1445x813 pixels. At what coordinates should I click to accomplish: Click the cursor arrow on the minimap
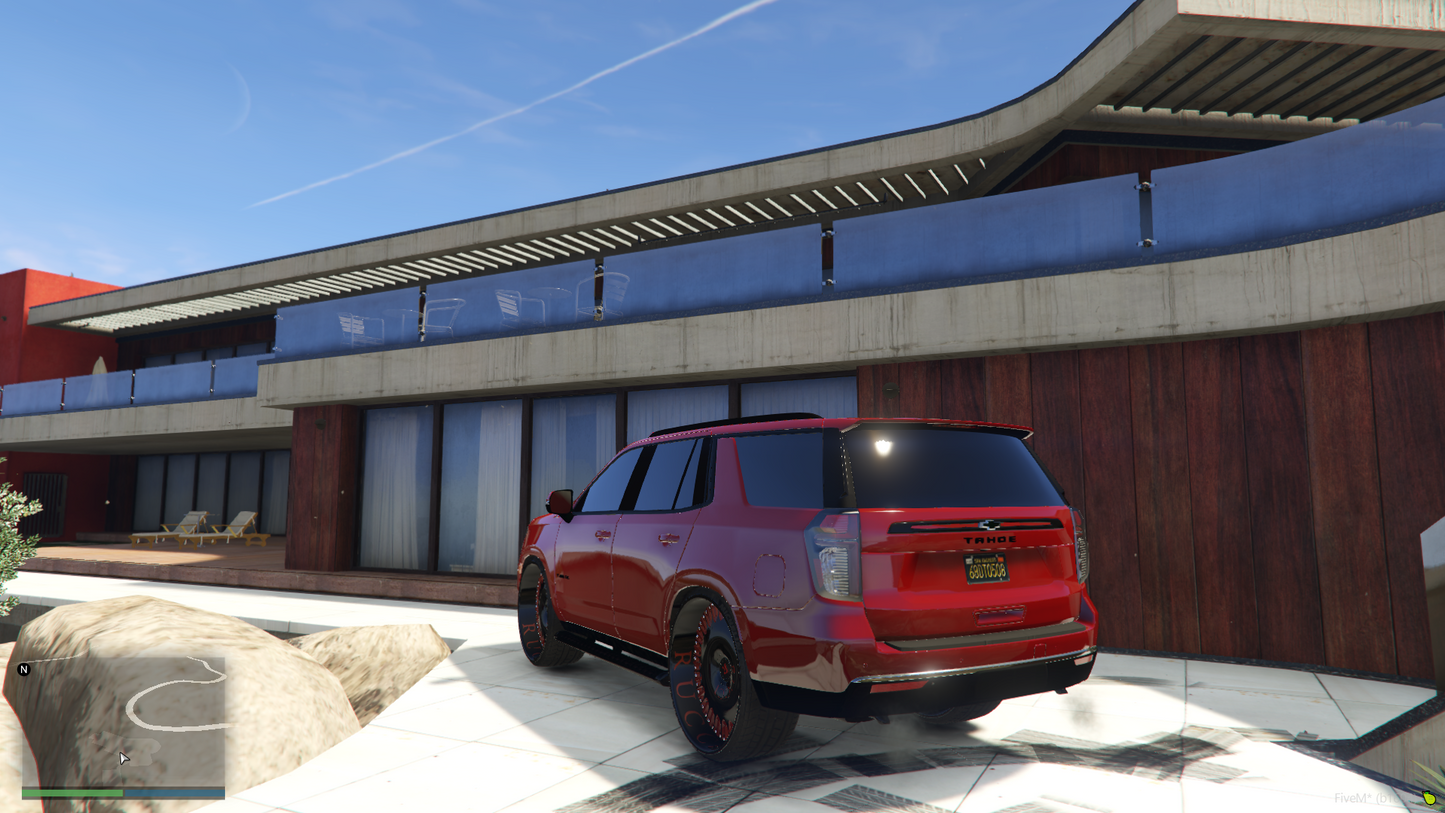122,758
